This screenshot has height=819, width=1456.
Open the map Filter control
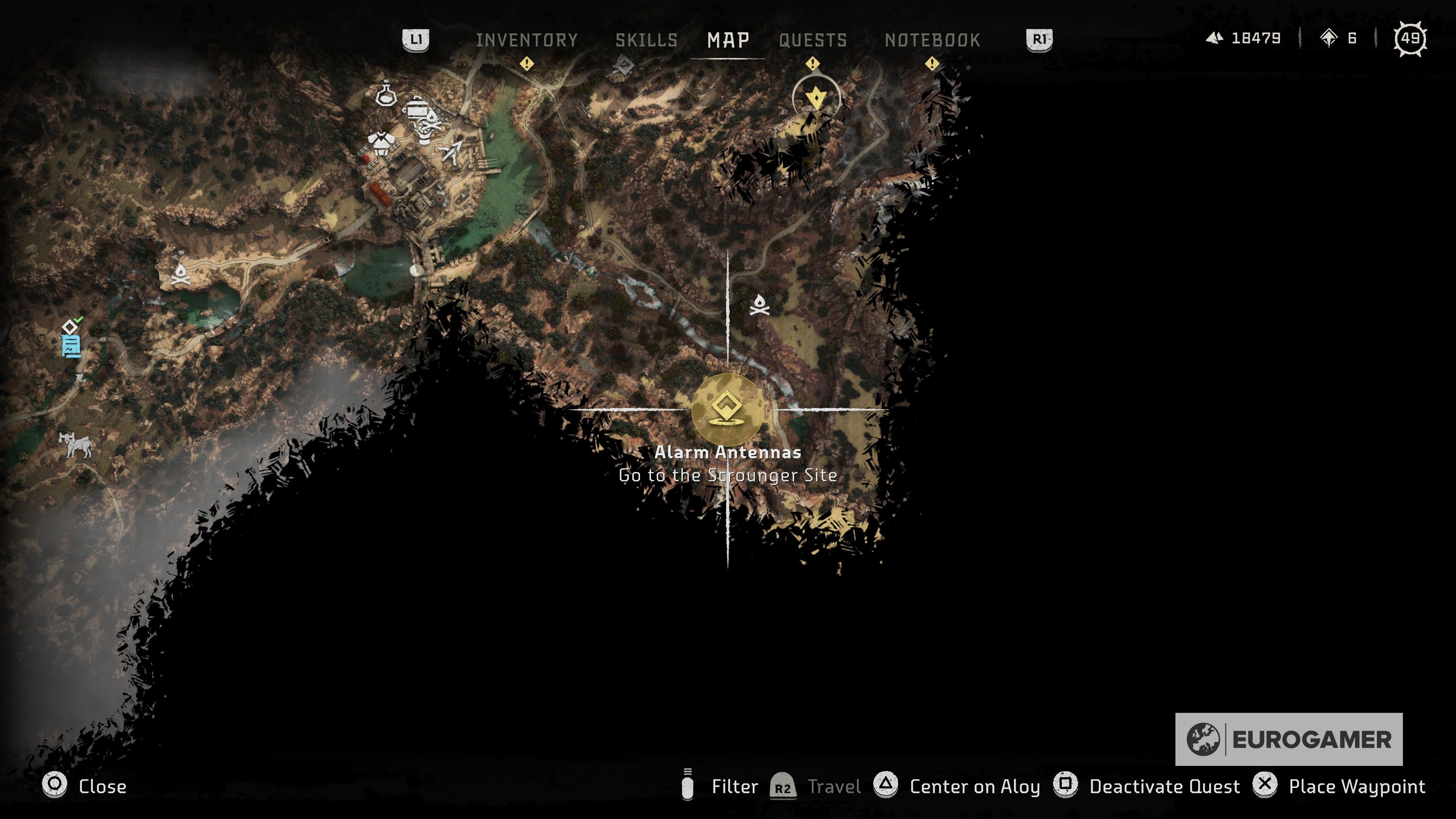point(736,787)
